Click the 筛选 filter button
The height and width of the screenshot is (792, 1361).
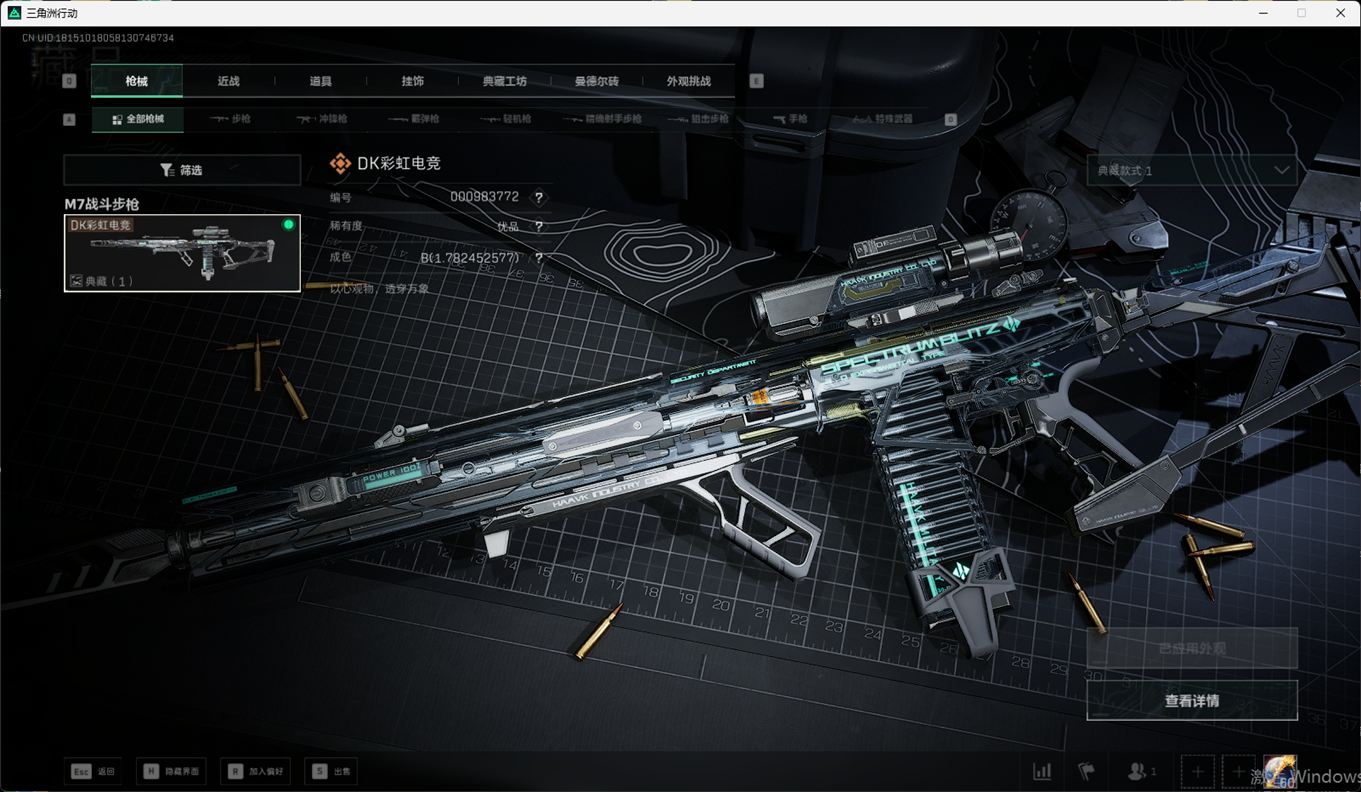182,170
